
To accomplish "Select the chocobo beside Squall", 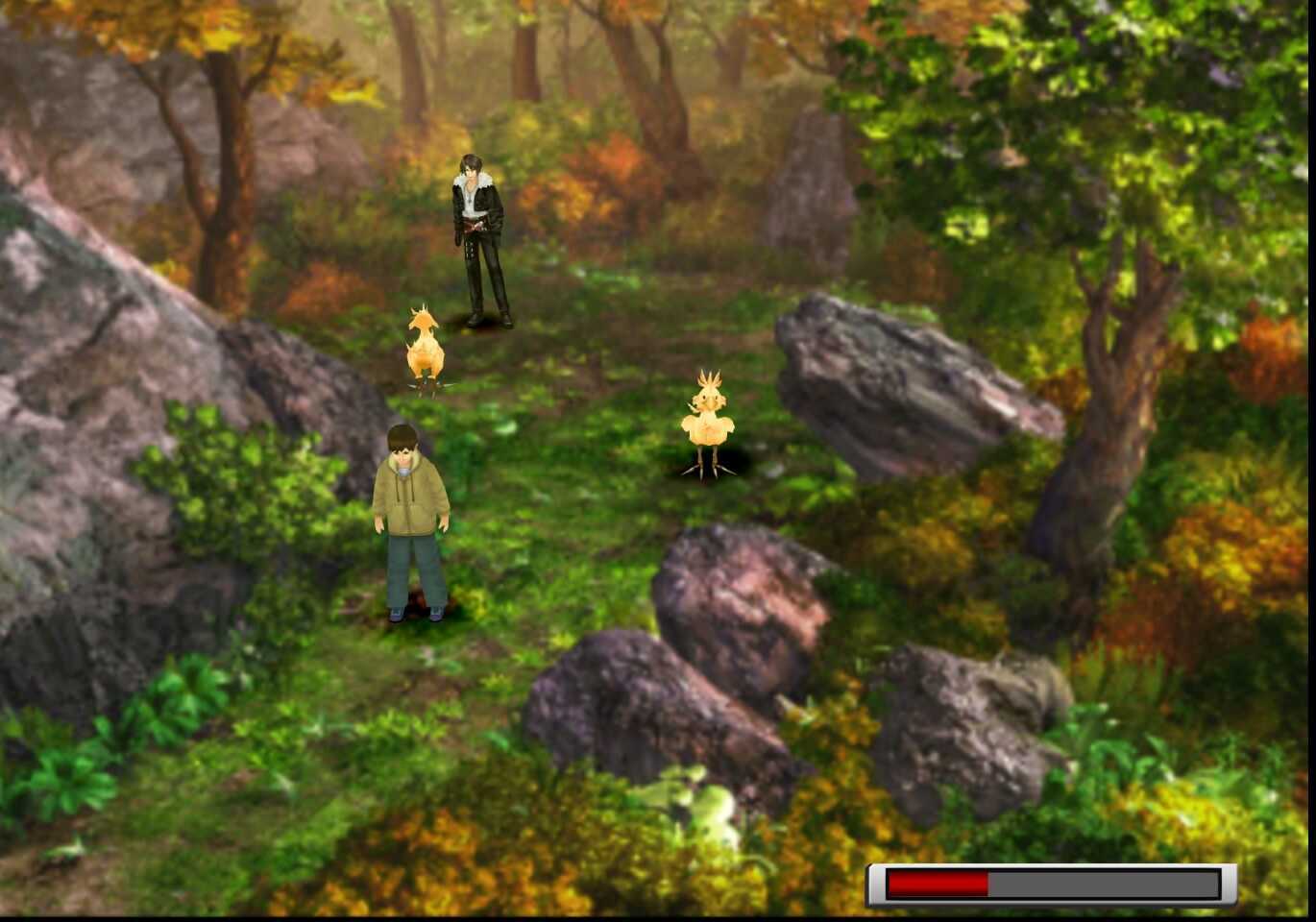I will click(x=426, y=351).
